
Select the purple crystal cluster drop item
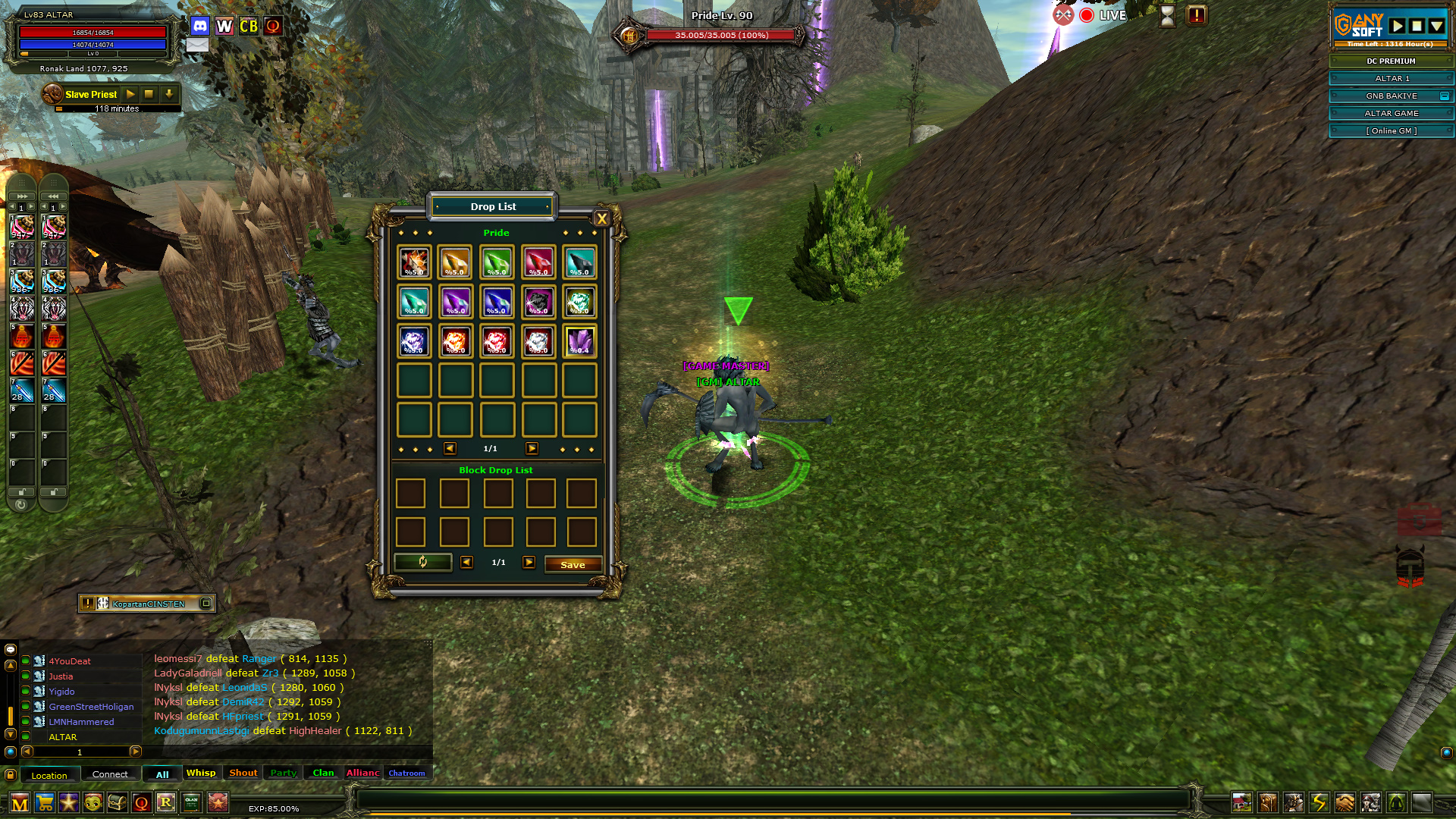[580, 341]
